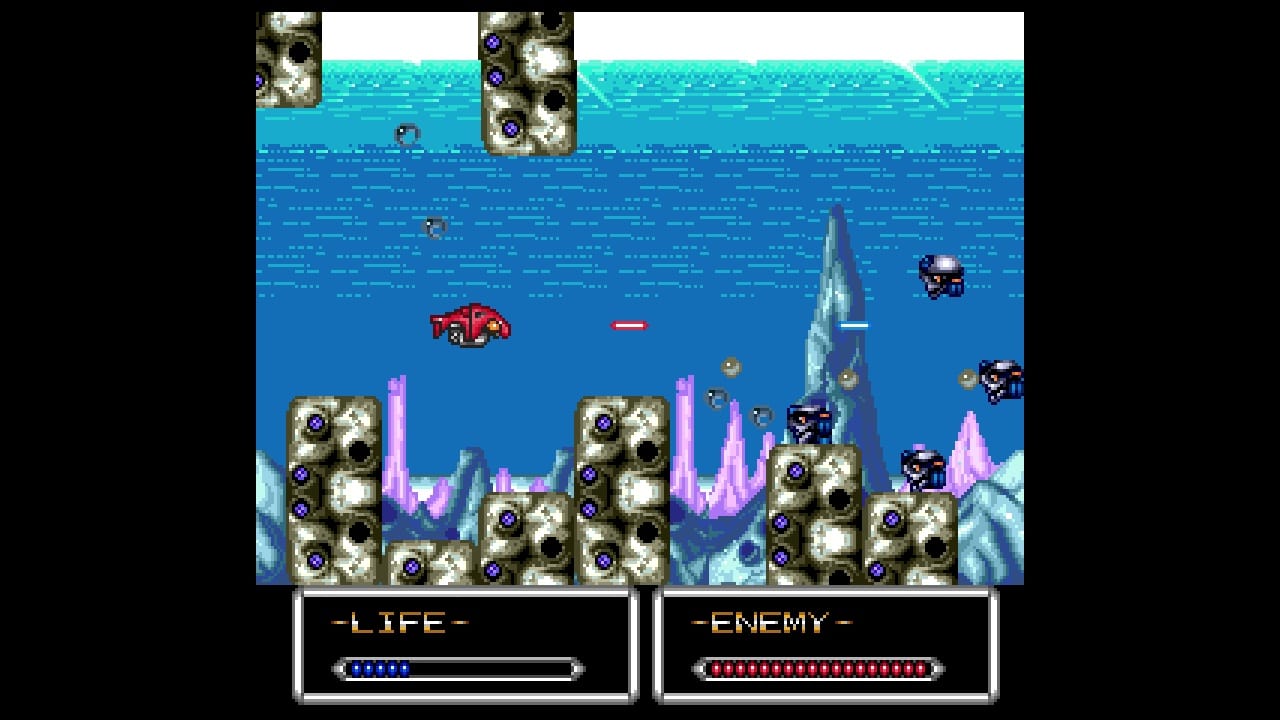Select the red player submarine
The height and width of the screenshot is (720, 1280).
pos(472,326)
